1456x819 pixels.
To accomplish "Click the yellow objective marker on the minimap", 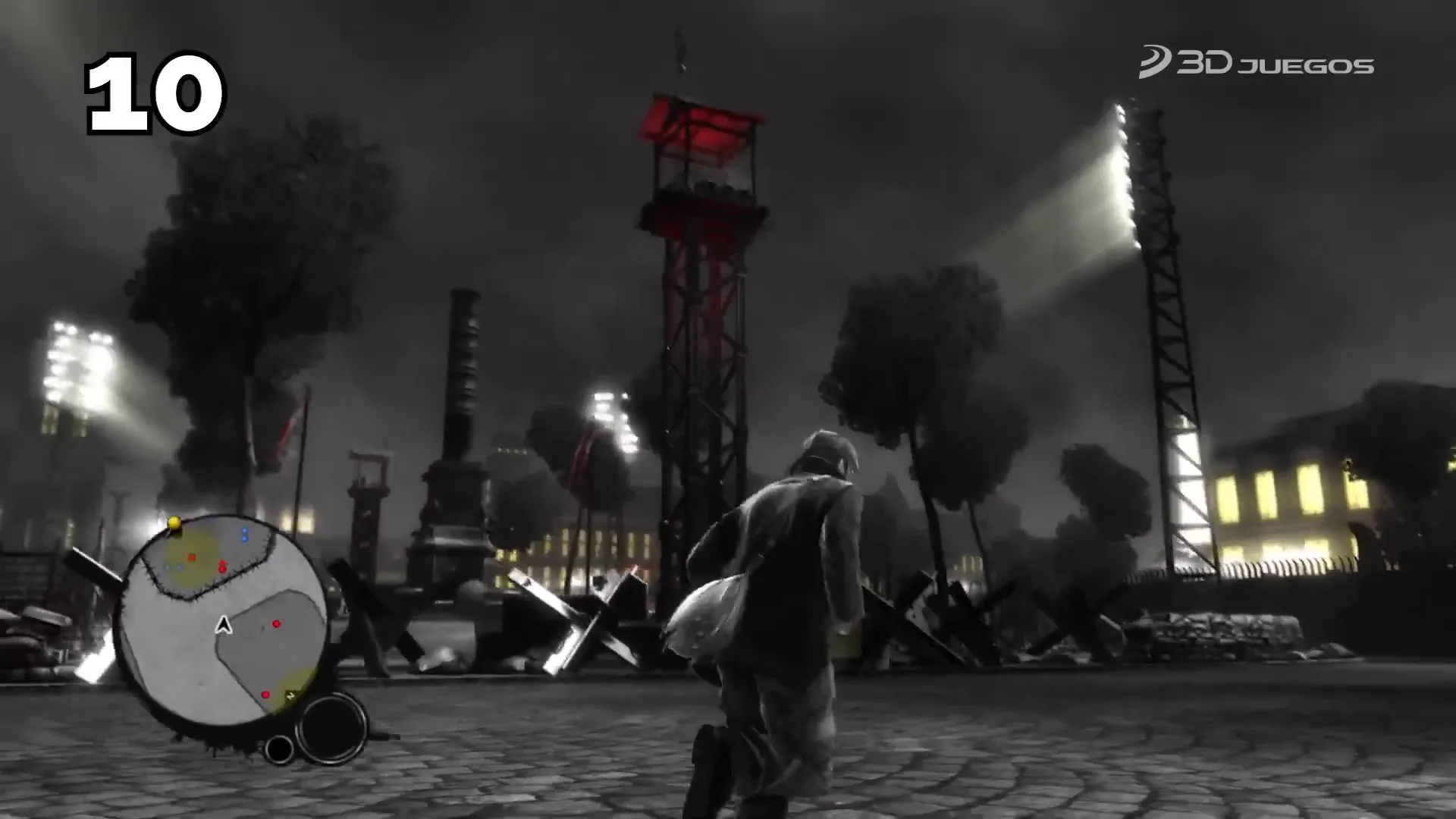I will [x=174, y=521].
